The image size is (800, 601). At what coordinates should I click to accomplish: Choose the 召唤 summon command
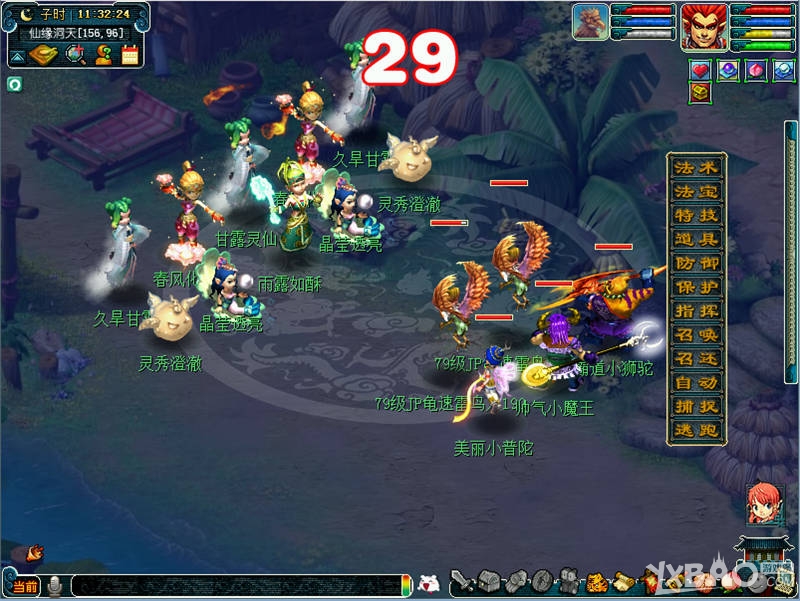tap(695, 336)
